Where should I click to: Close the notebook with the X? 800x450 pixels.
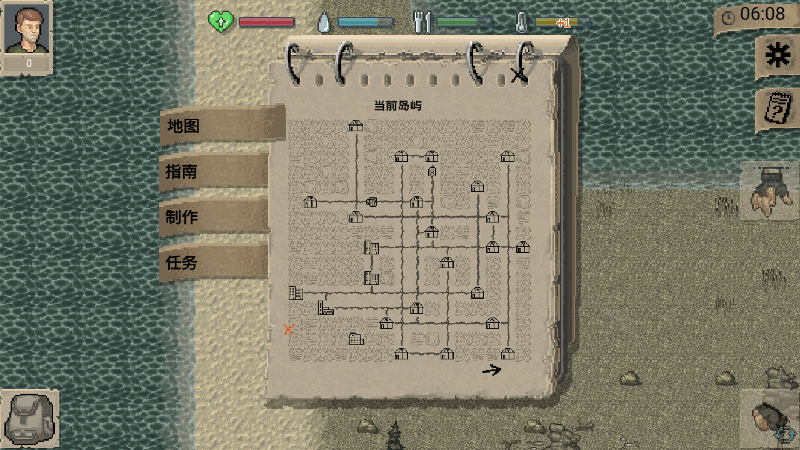518,75
